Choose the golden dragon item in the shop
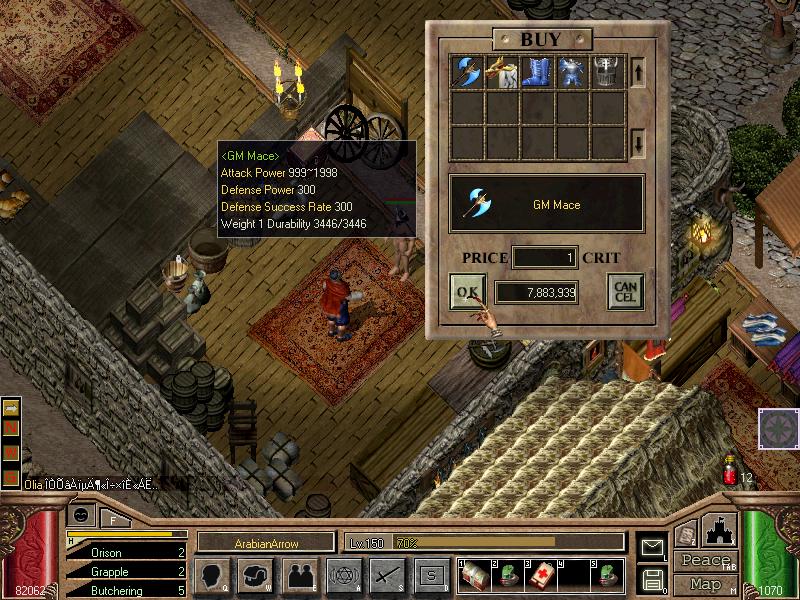The image size is (800, 600). [503, 73]
